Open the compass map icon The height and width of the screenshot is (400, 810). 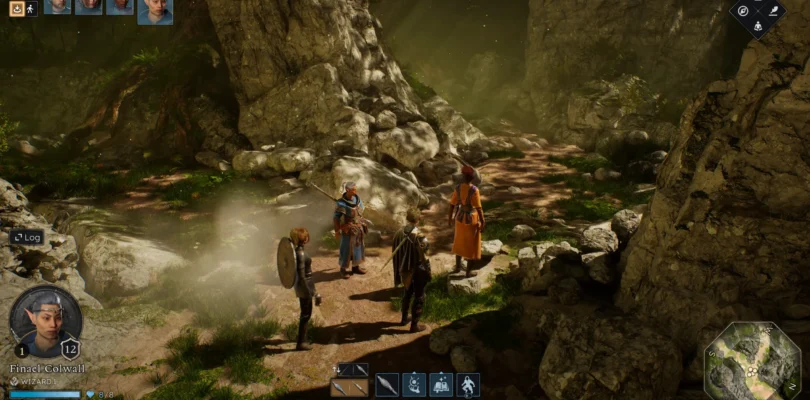click(741, 11)
